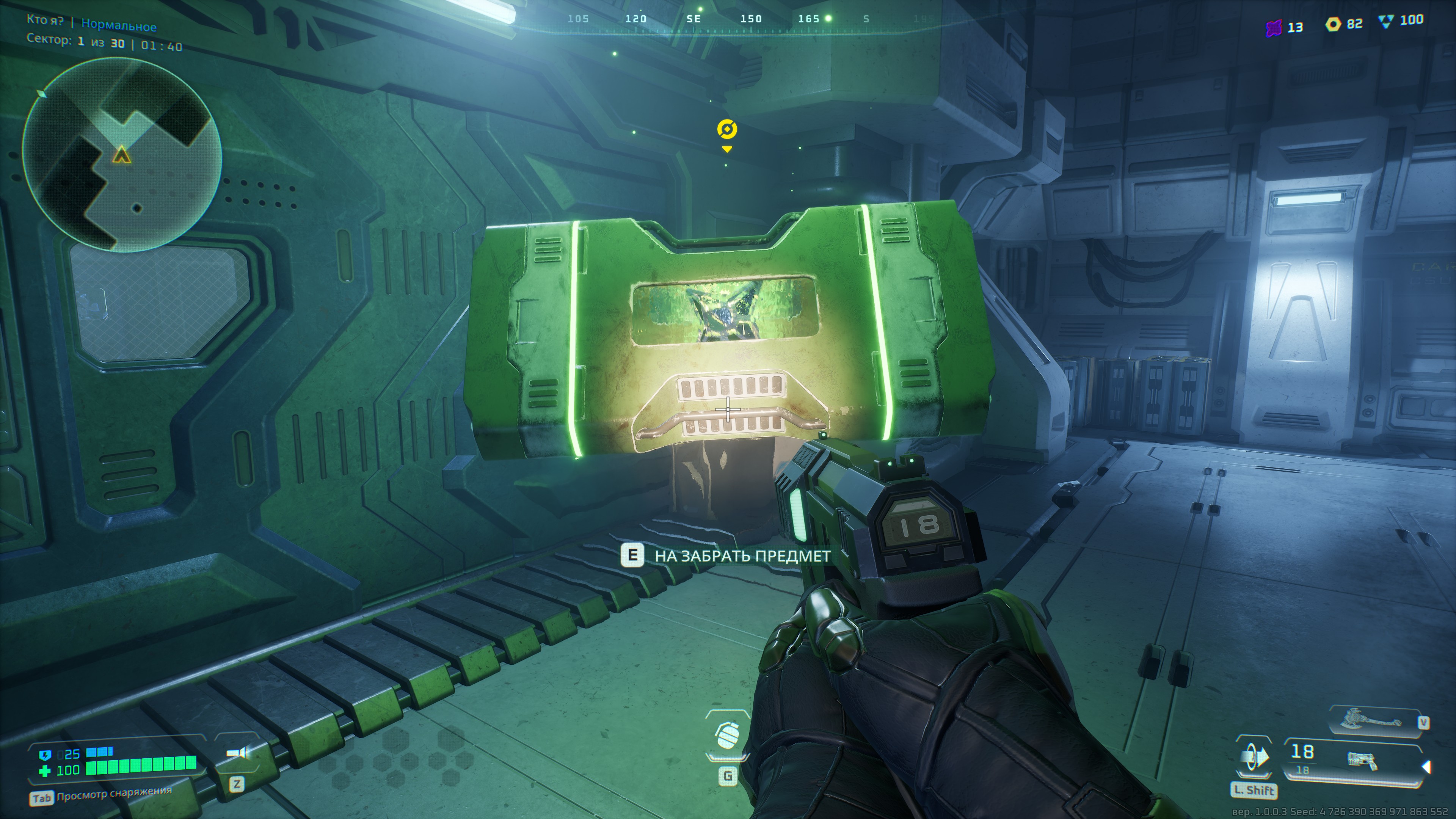
Task: Click the purple currency icon
Action: [1274, 27]
